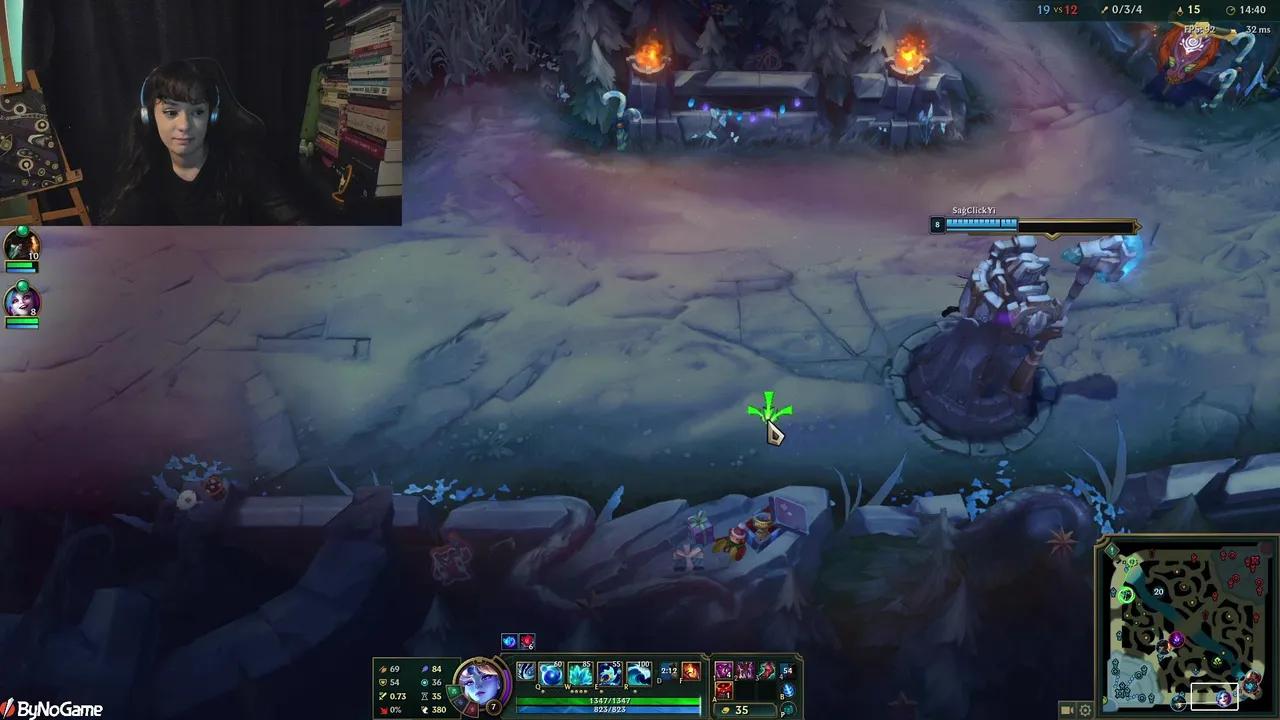The height and width of the screenshot is (720, 1280).
Task: Click the armor shield stat icon
Action: [x=383, y=683]
